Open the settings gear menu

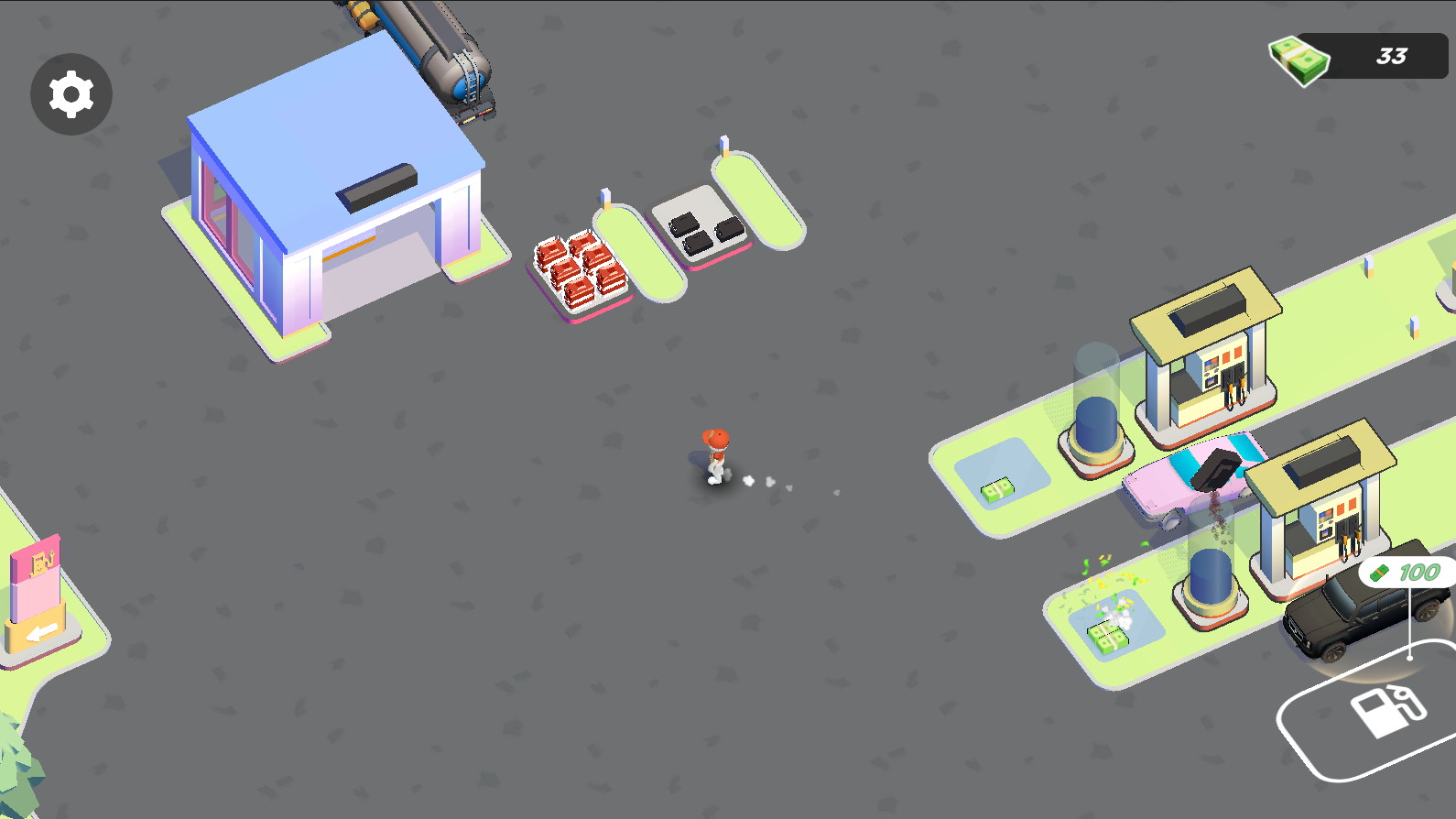[x=71, y=93]
